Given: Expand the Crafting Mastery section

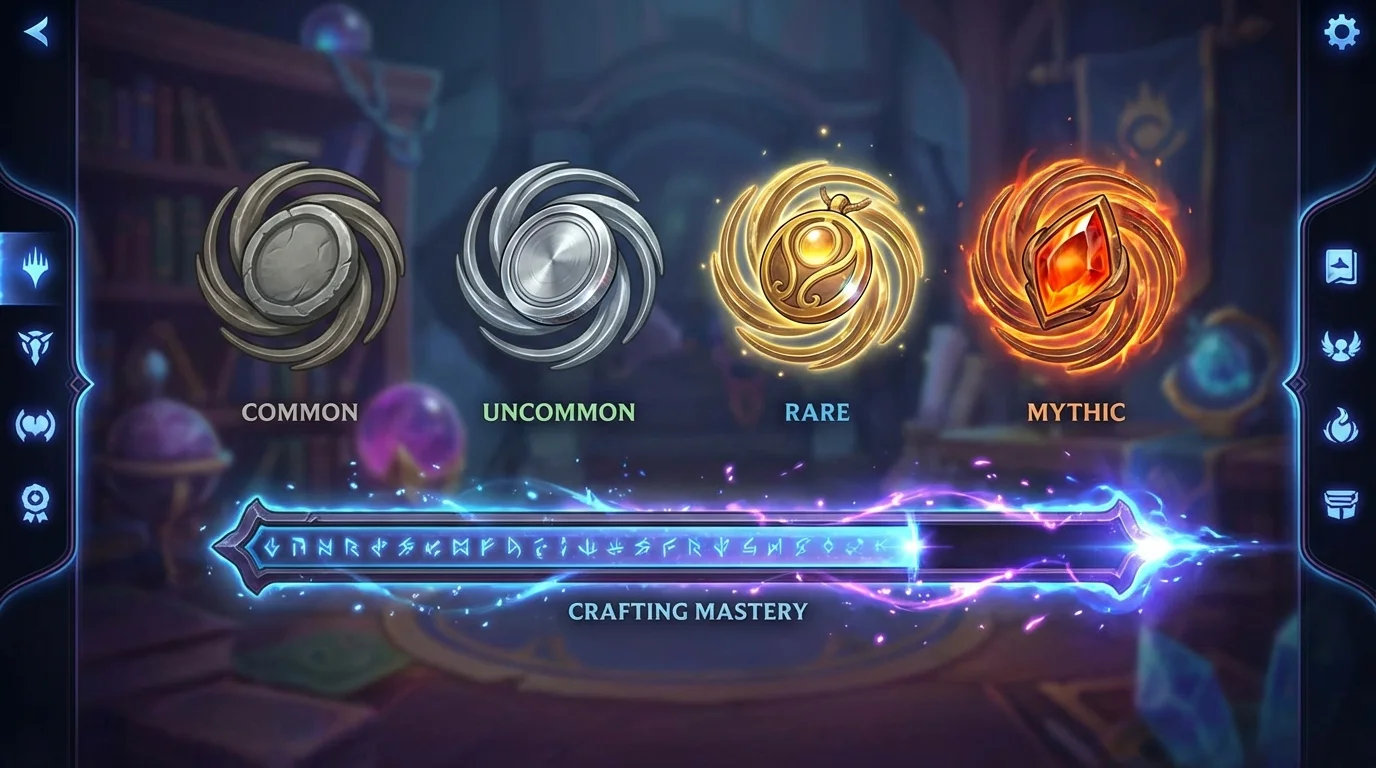Looking at the screenshot, I should coord(688,612).
